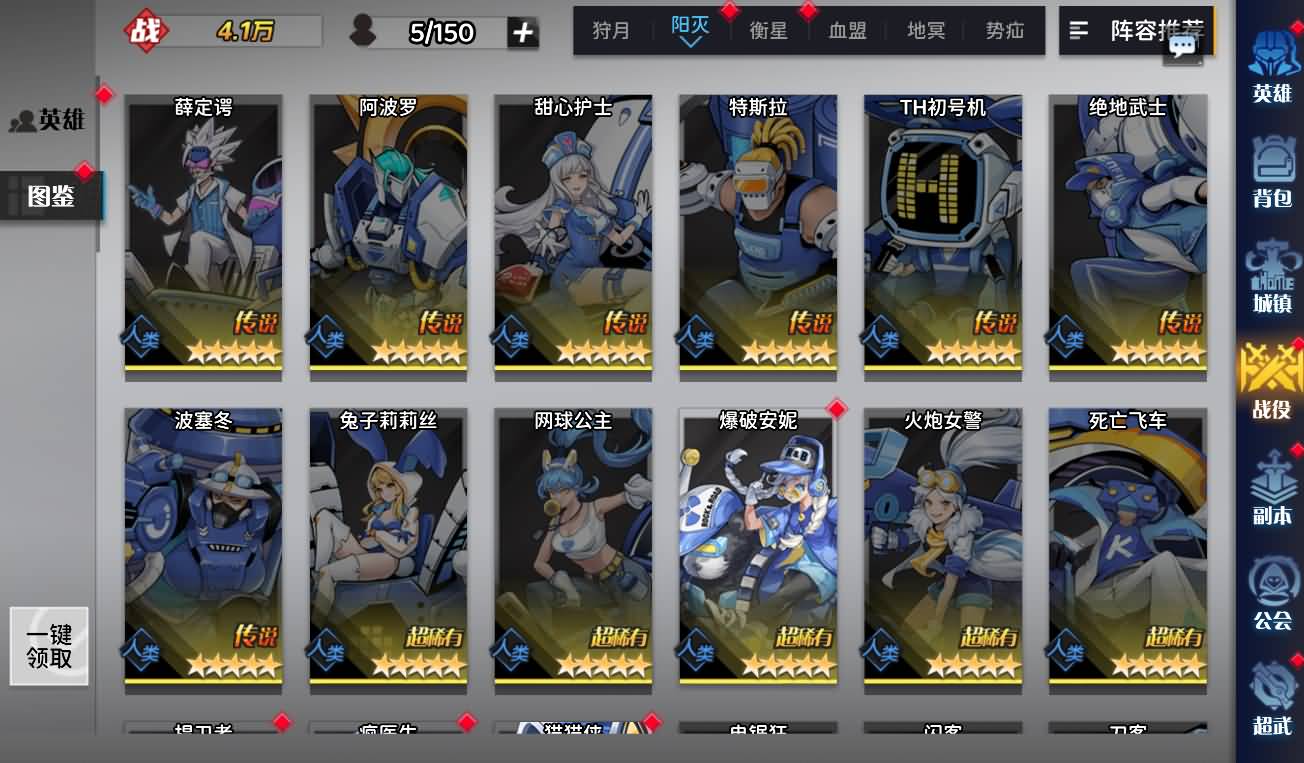1304x763 pixels.
Task: View the 爆破安妮 character card
Action: click(757, 548)
